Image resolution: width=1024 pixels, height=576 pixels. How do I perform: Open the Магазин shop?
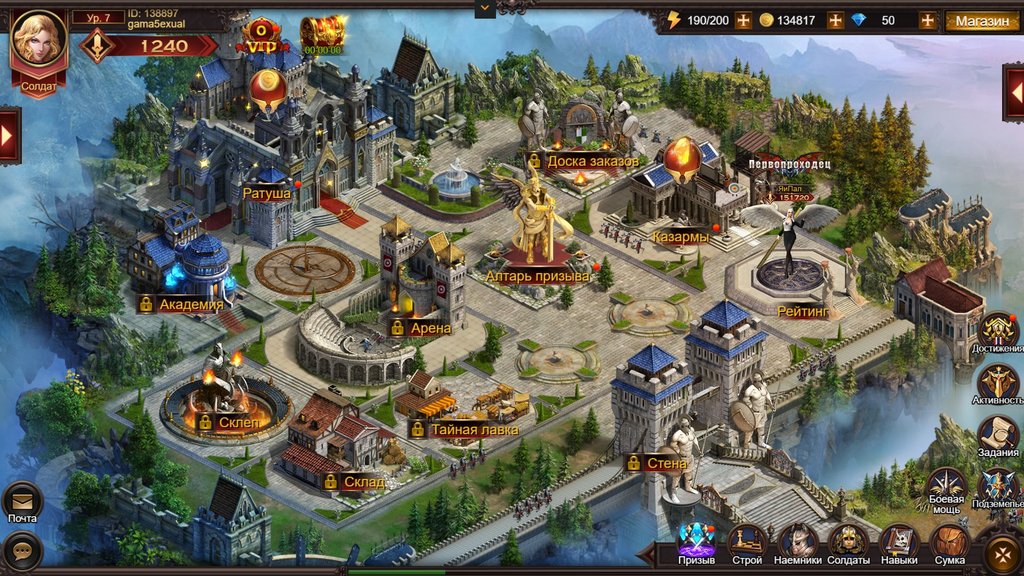(982, 20)
